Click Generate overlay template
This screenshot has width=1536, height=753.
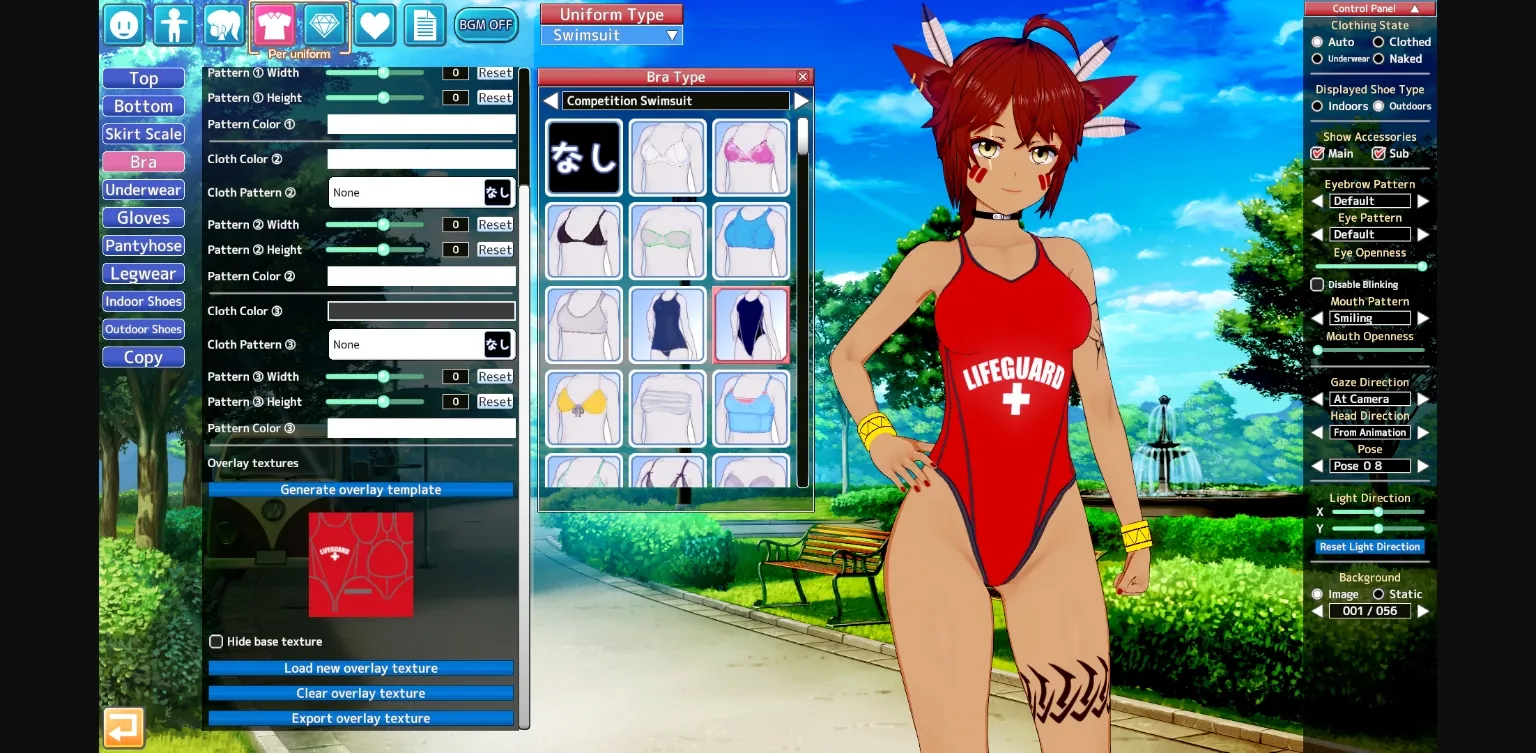pos(360,489)
